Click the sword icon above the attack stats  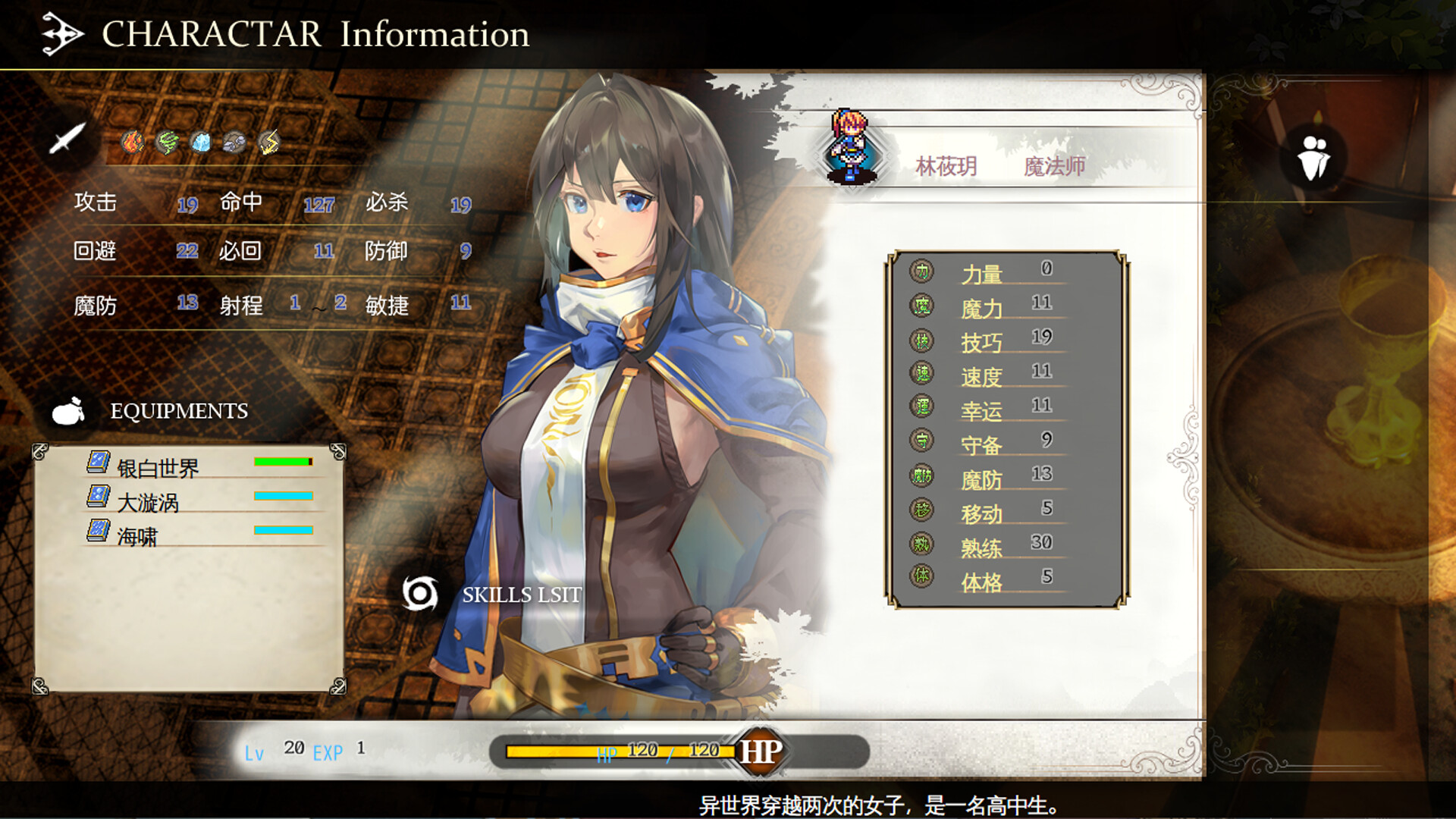(67, 139)
